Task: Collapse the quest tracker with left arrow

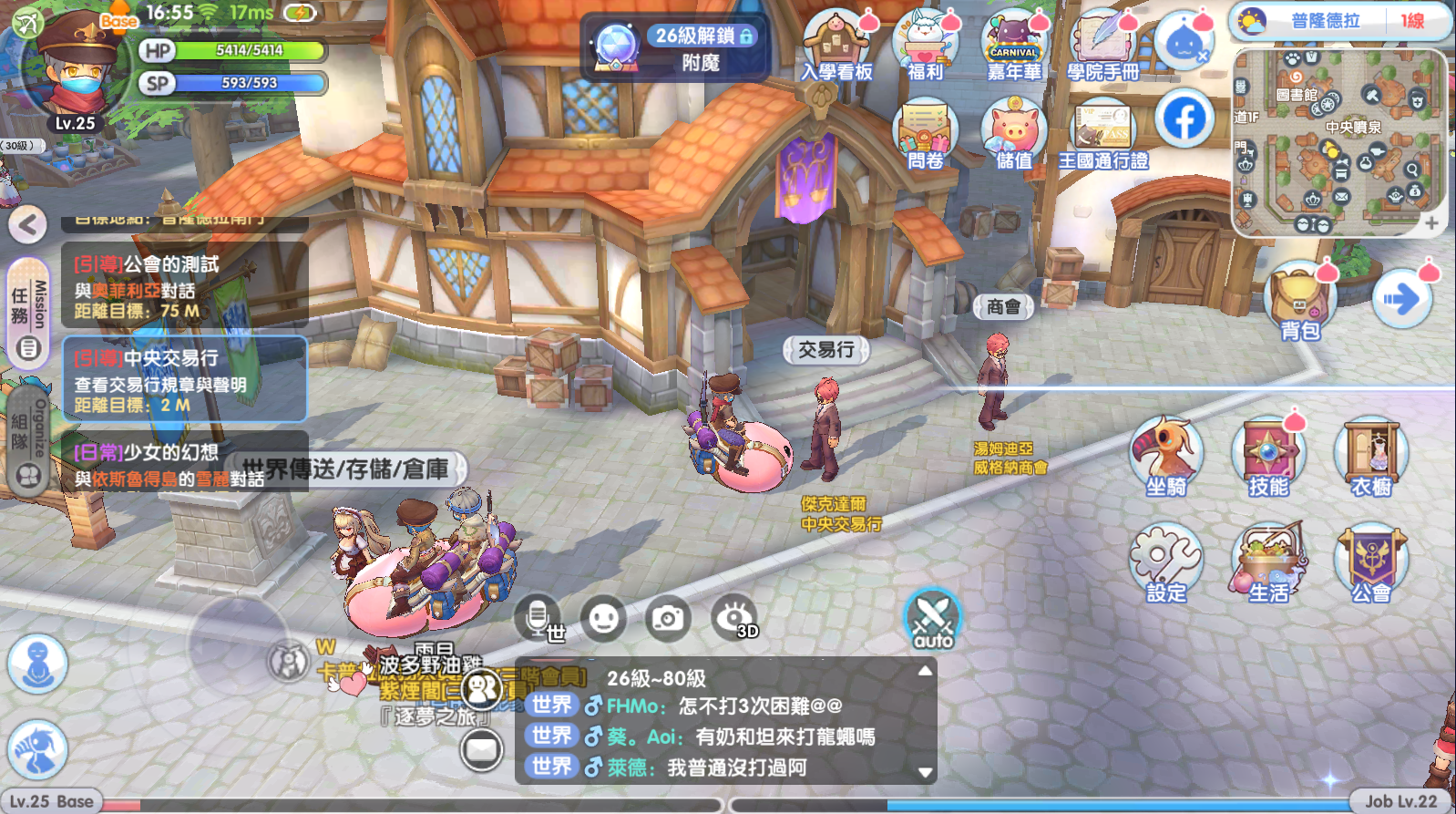Action: pyautogui.click(x=28, y=224)
